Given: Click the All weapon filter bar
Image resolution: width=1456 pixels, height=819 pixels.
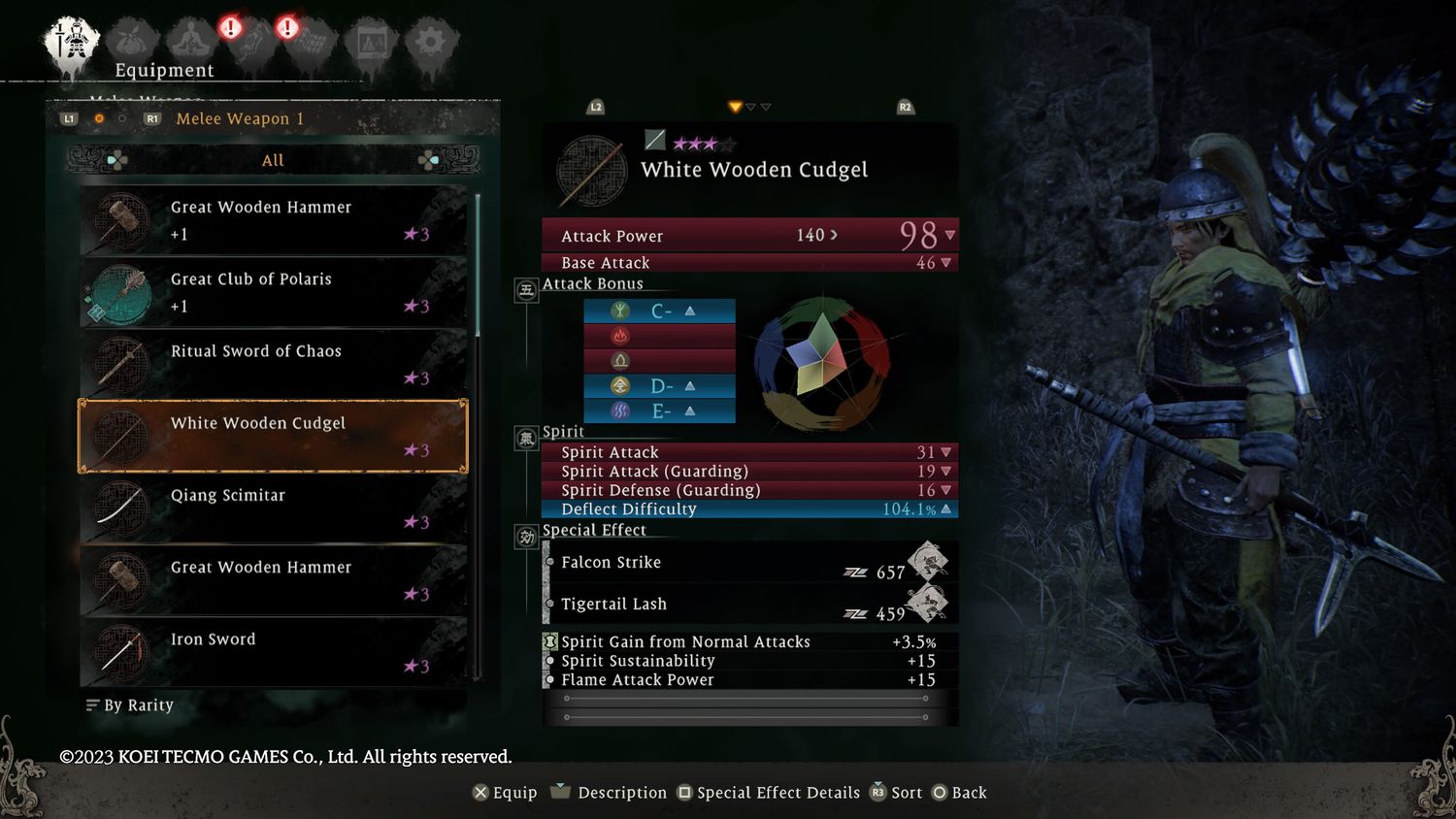Looking at the screenshot, I should (x=273, y=160).
